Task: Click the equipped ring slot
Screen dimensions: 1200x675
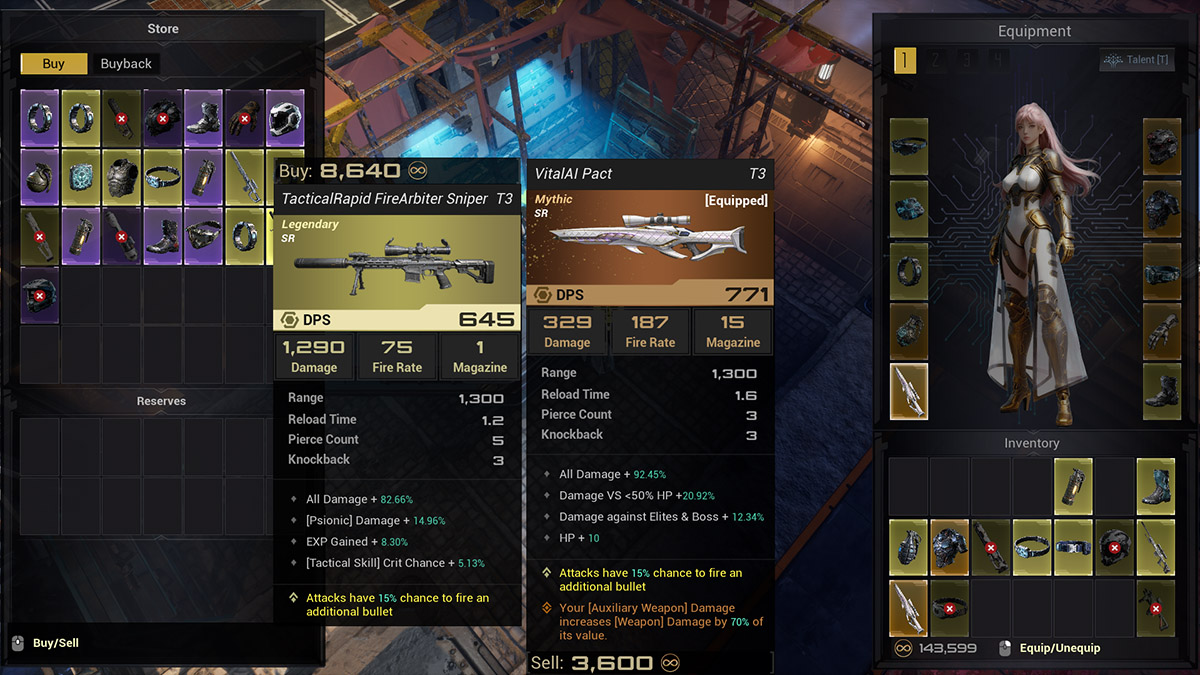Action: [909, 270]
